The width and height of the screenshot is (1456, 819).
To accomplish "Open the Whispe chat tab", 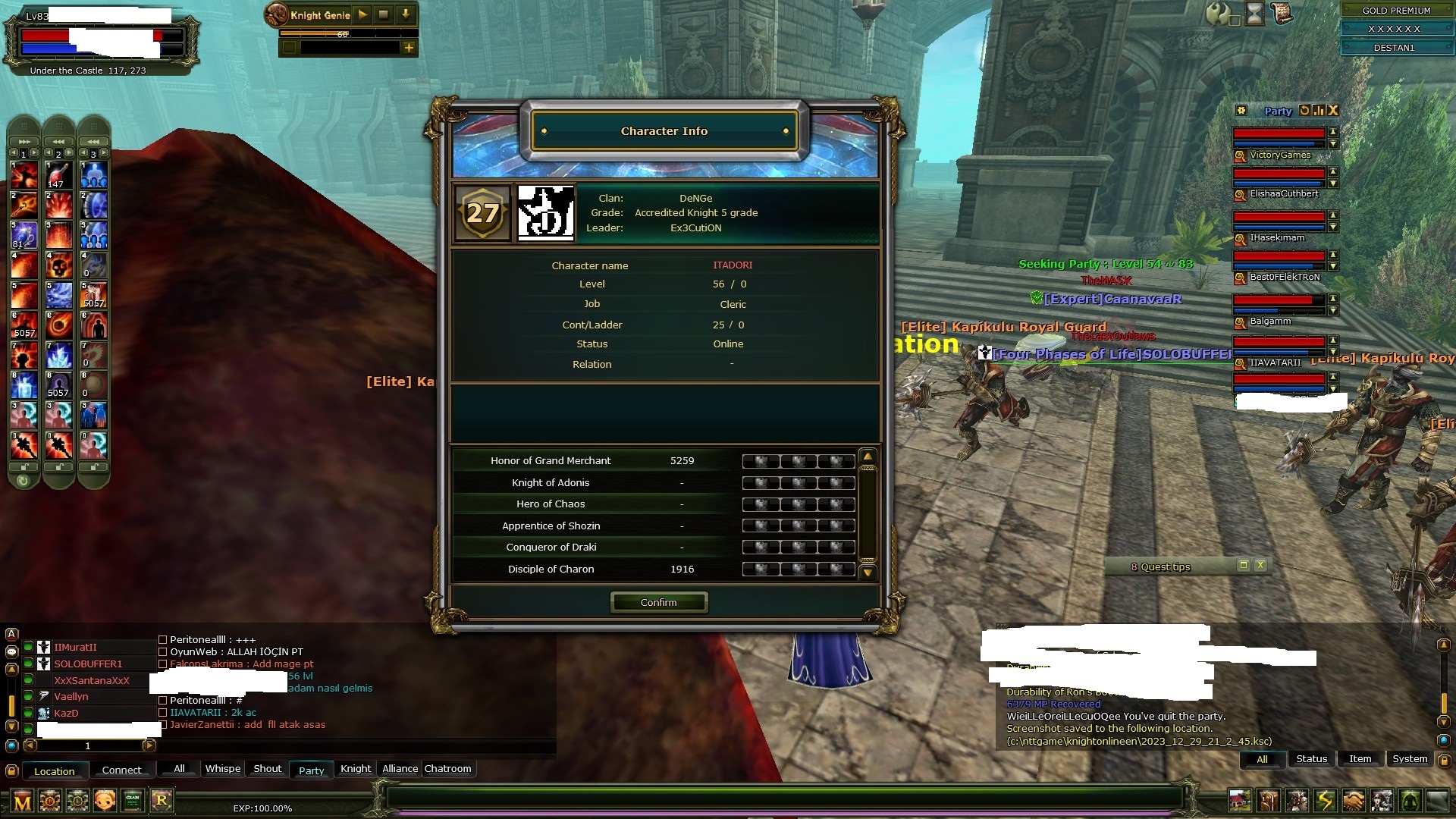I will pos(223,768).
